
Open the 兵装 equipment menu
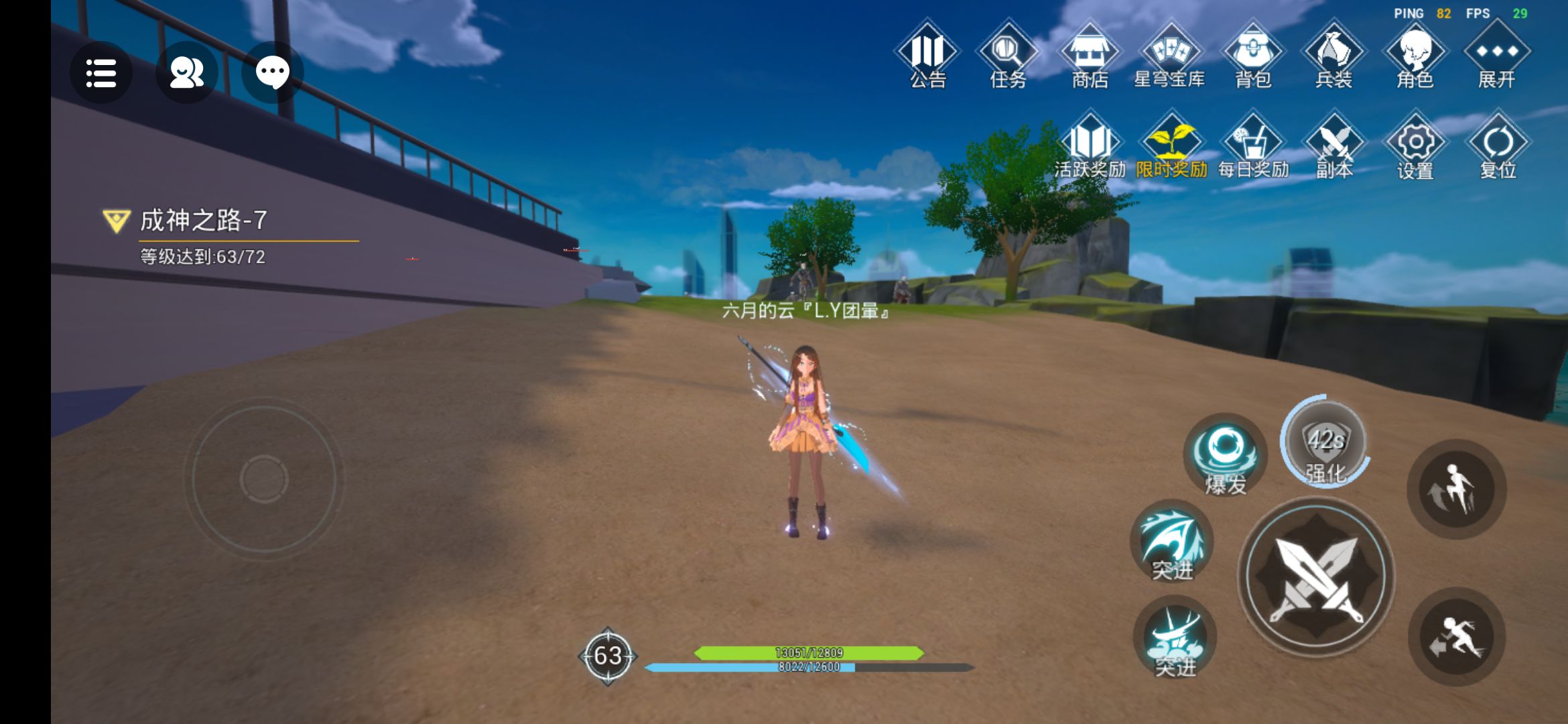[1333, 56]
